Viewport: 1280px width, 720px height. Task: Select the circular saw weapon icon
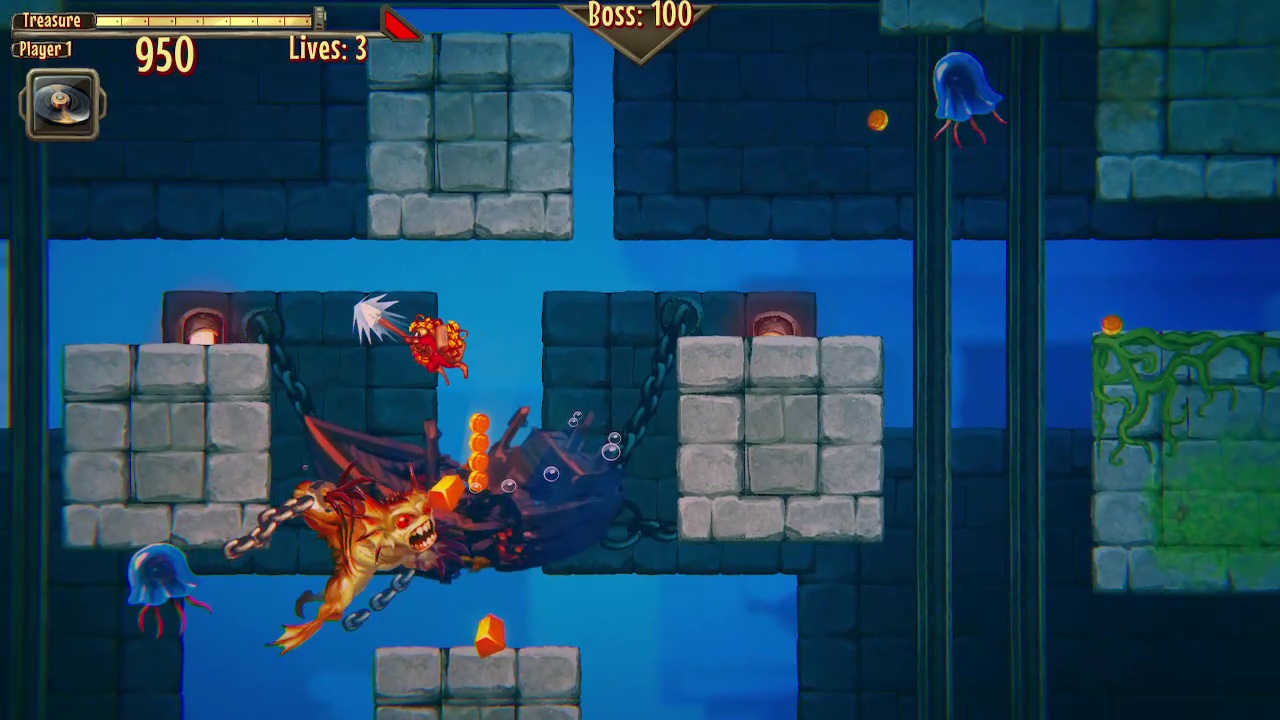(60, 103)
